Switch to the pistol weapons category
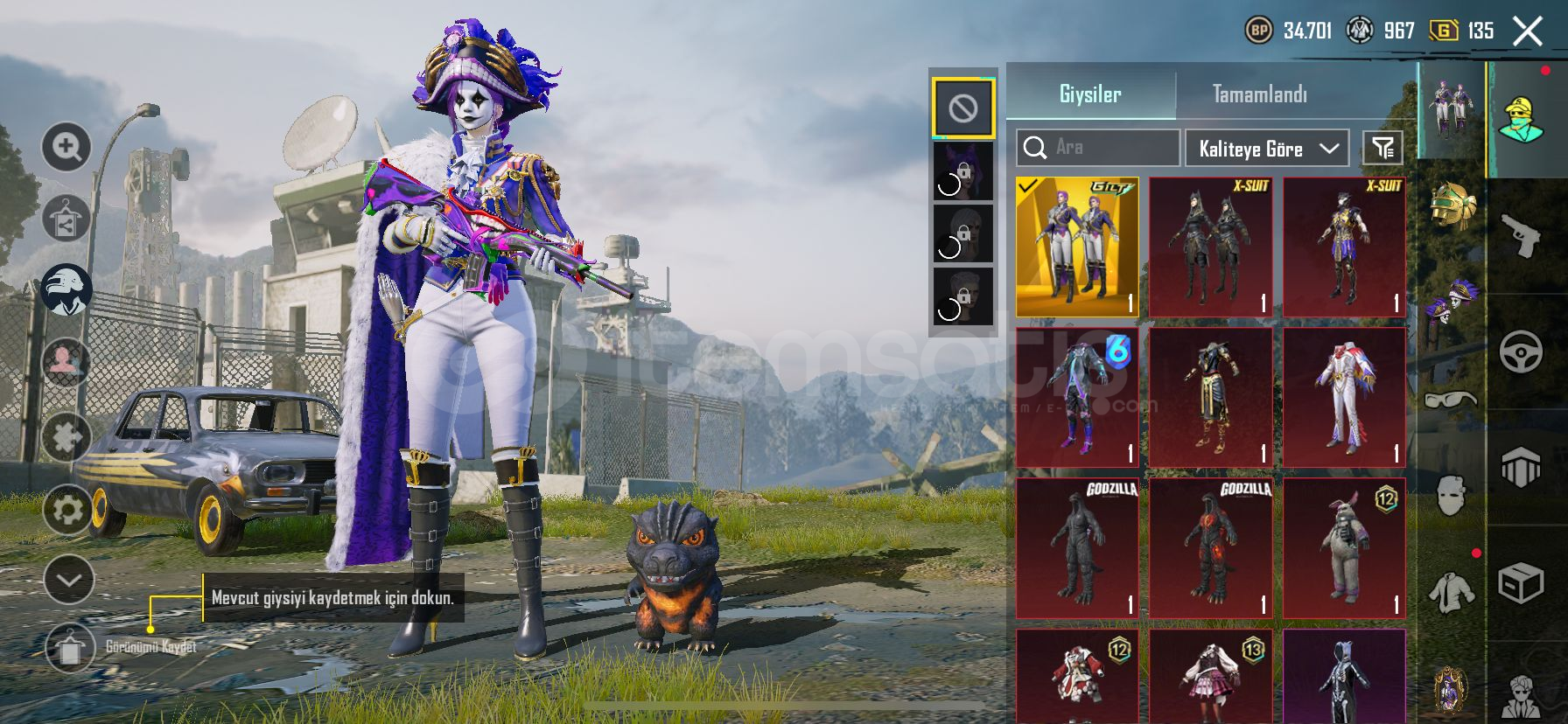 coord(1521,234)
